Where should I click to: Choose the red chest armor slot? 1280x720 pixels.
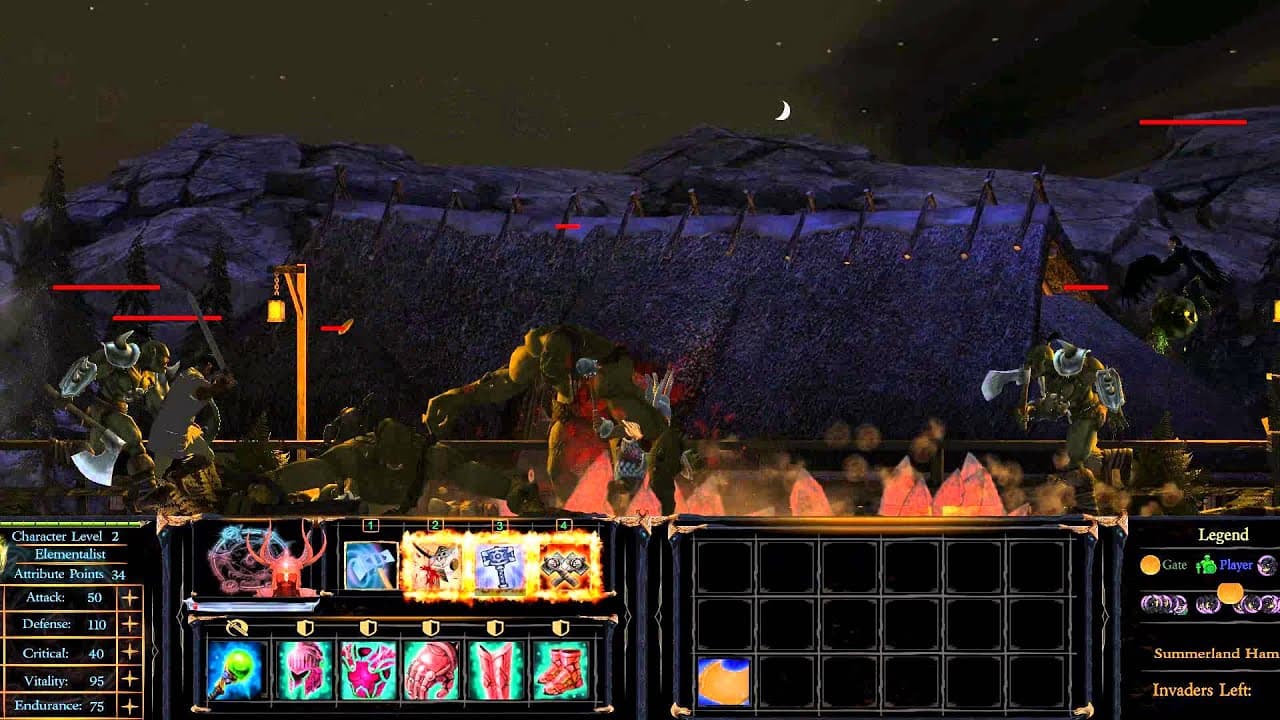click(369, 669)
